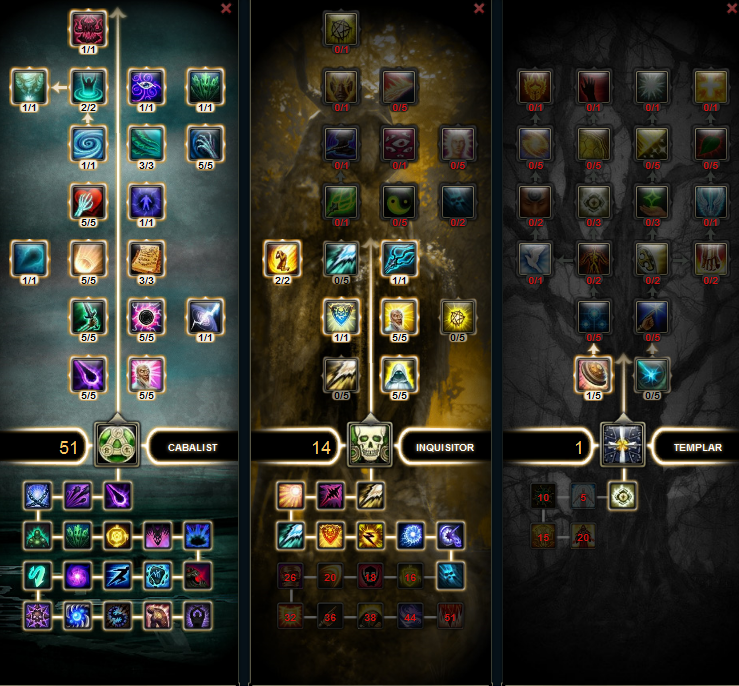Choose the green dagger skill icon

click(x=90, y=316)
